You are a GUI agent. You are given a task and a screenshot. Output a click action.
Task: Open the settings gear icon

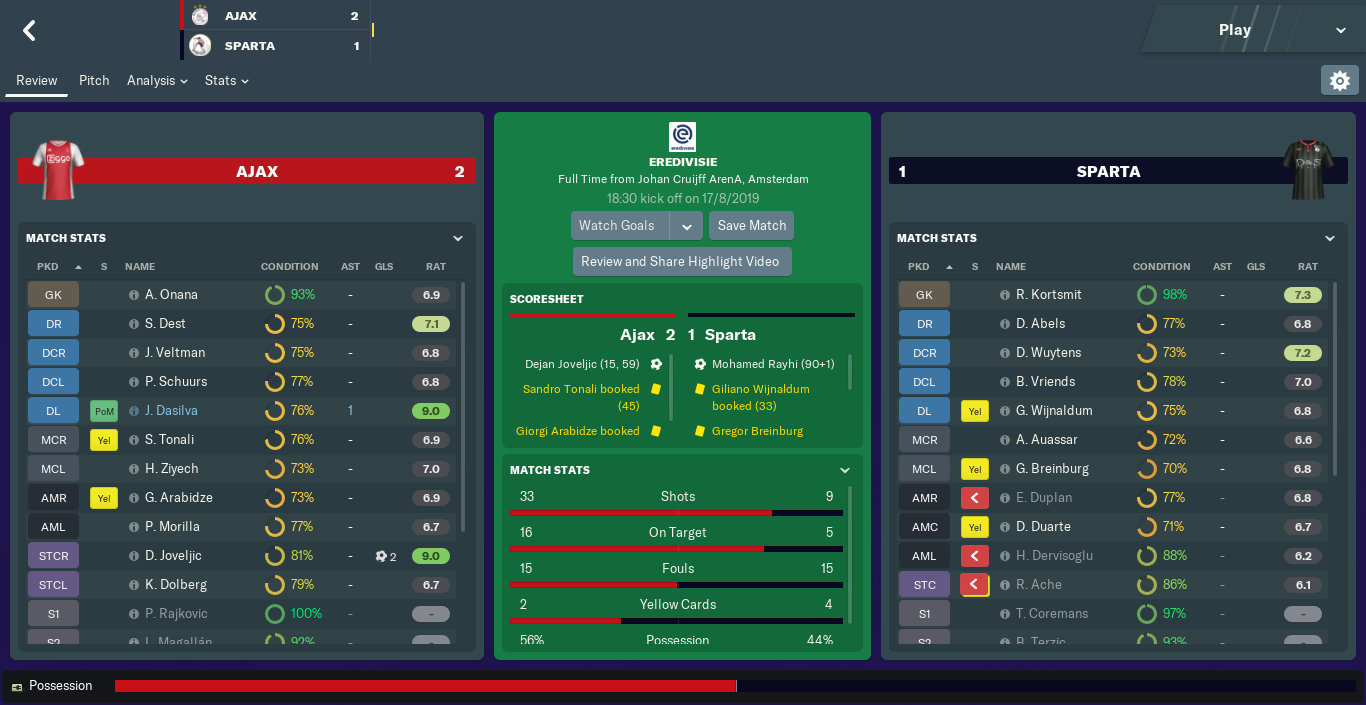coord(1340,80)
